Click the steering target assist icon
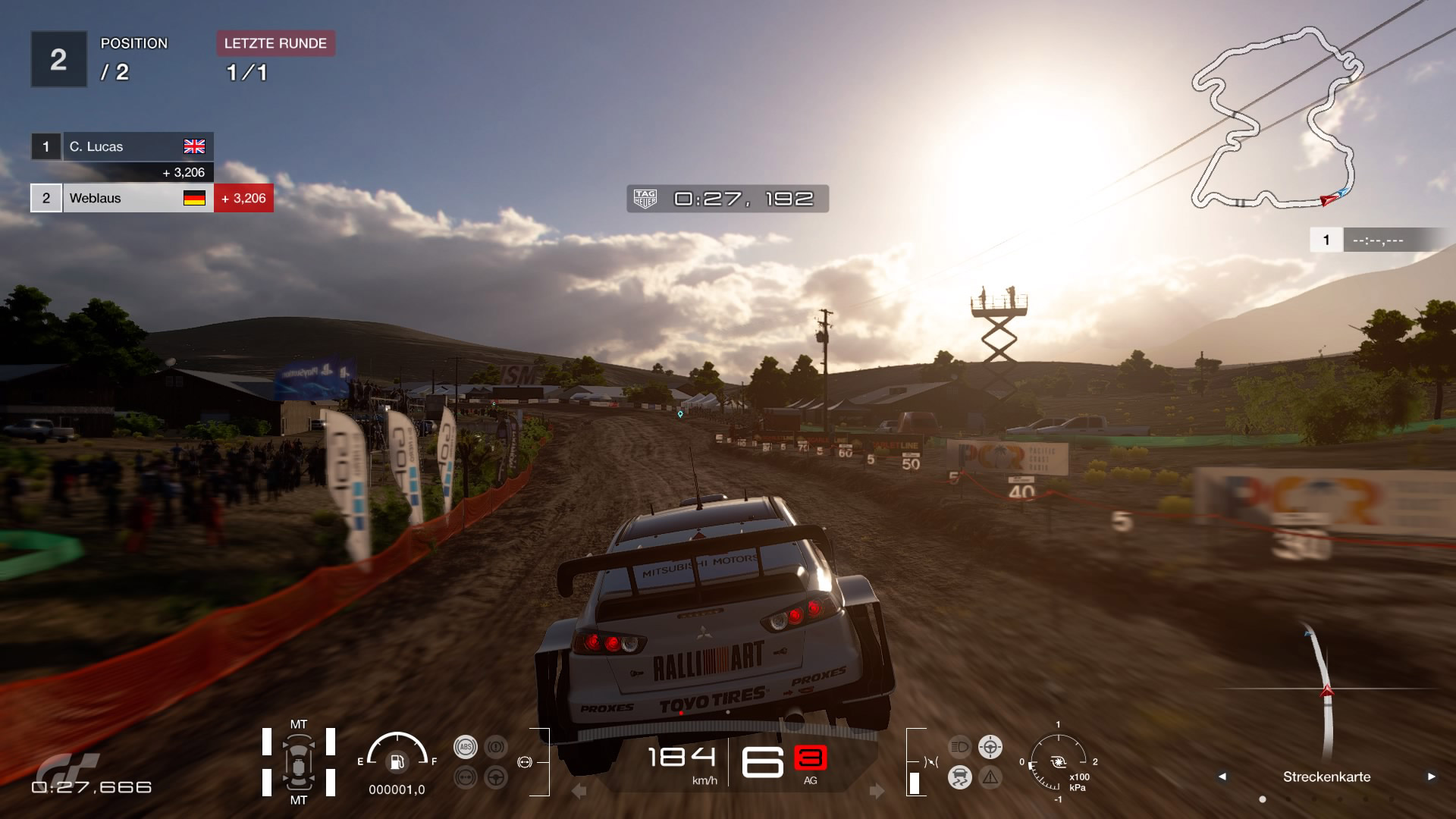 (x=990, y=747)
